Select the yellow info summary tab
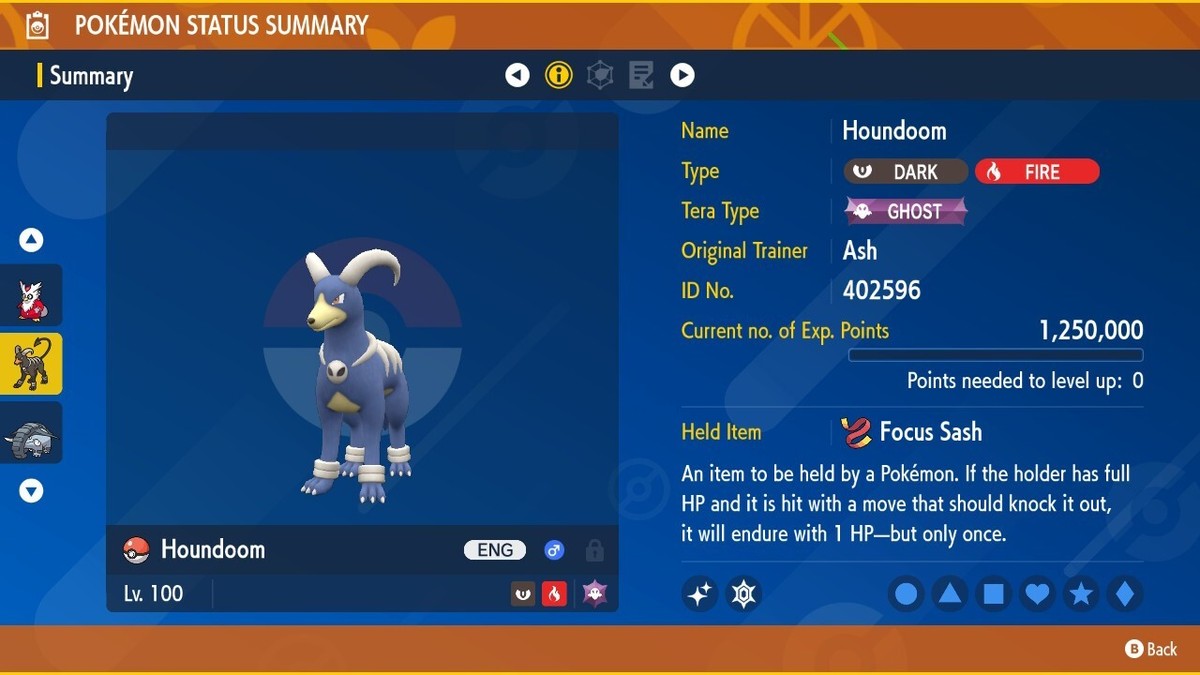 [559, 75]
